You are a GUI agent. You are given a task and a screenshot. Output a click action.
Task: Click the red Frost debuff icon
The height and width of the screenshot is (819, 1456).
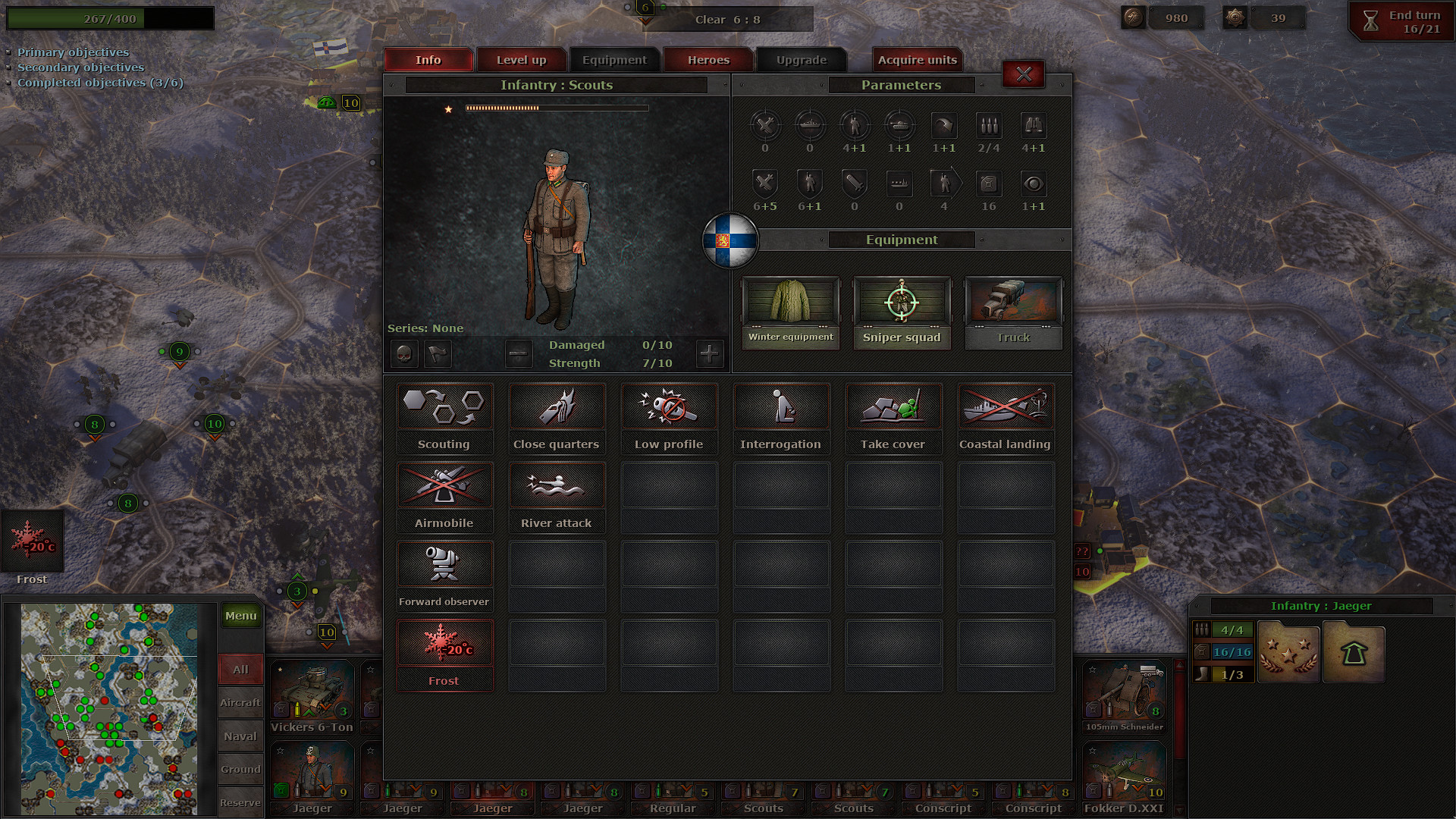pos(444,642)
